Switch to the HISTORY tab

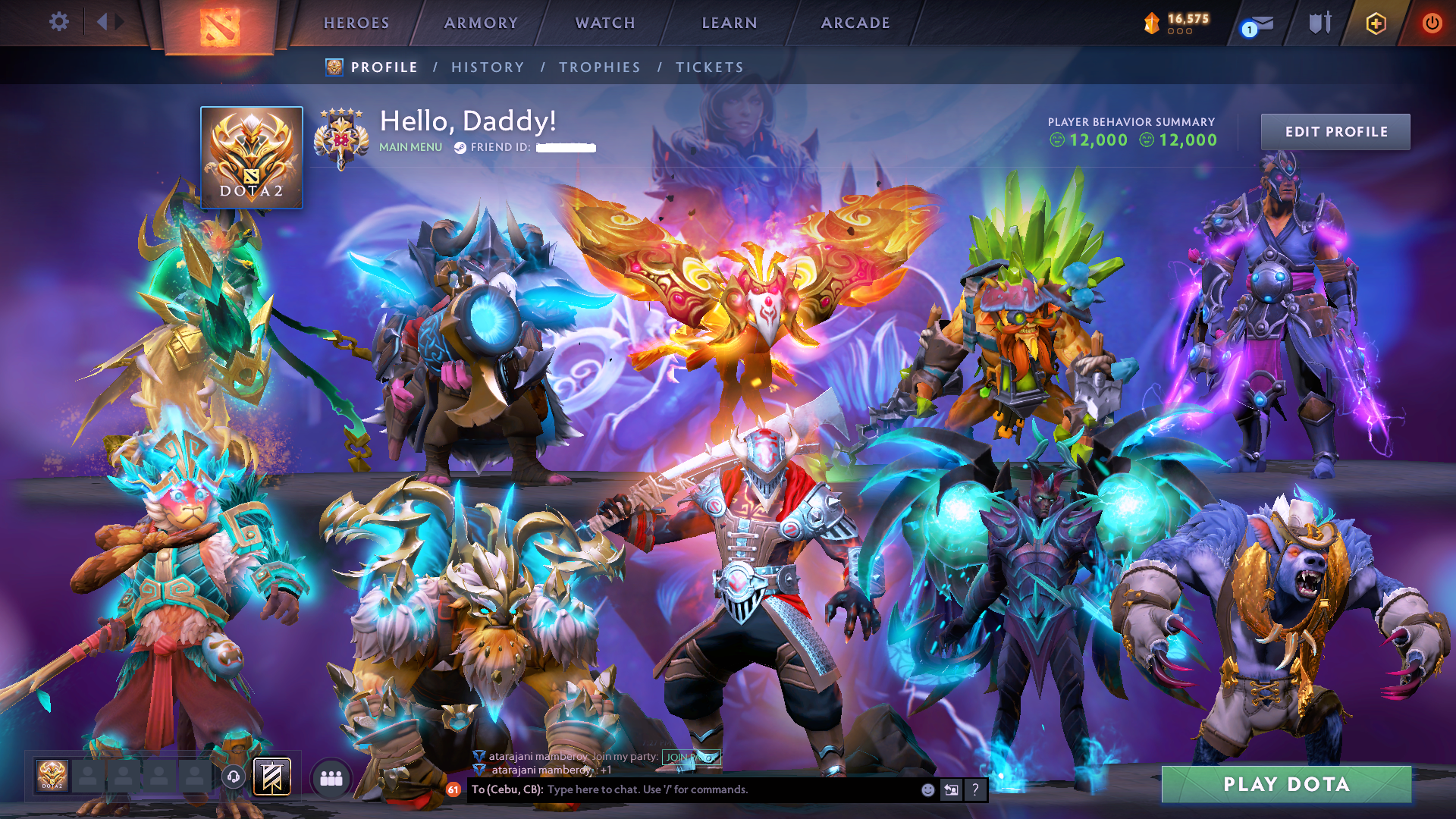pyautogui.click(x=487, y=67)
